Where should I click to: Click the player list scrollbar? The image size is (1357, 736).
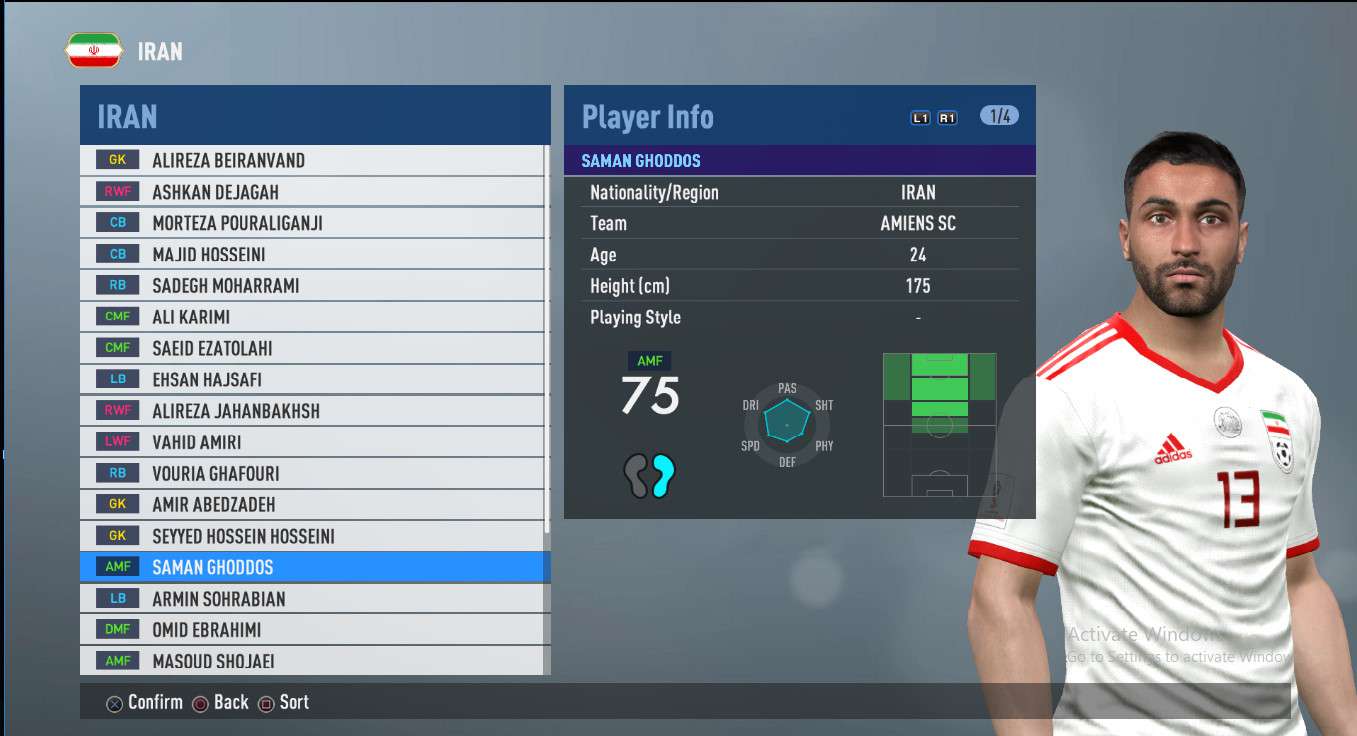pyautogui.click(x=546, y=340)
